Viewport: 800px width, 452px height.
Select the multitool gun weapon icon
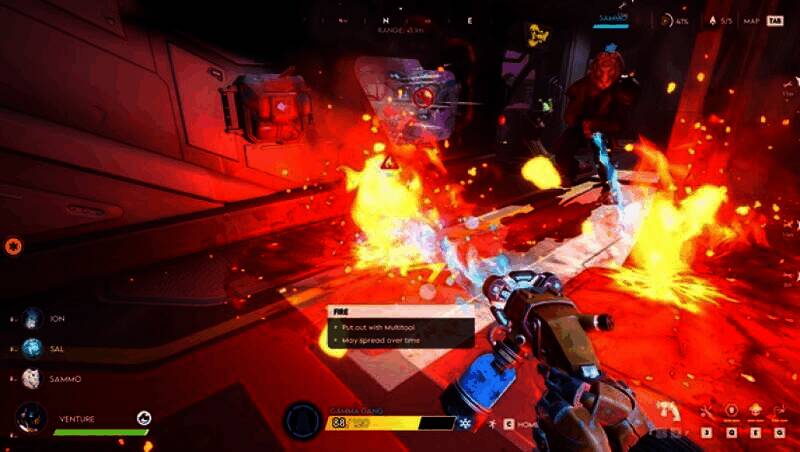(x=668, y=411)
